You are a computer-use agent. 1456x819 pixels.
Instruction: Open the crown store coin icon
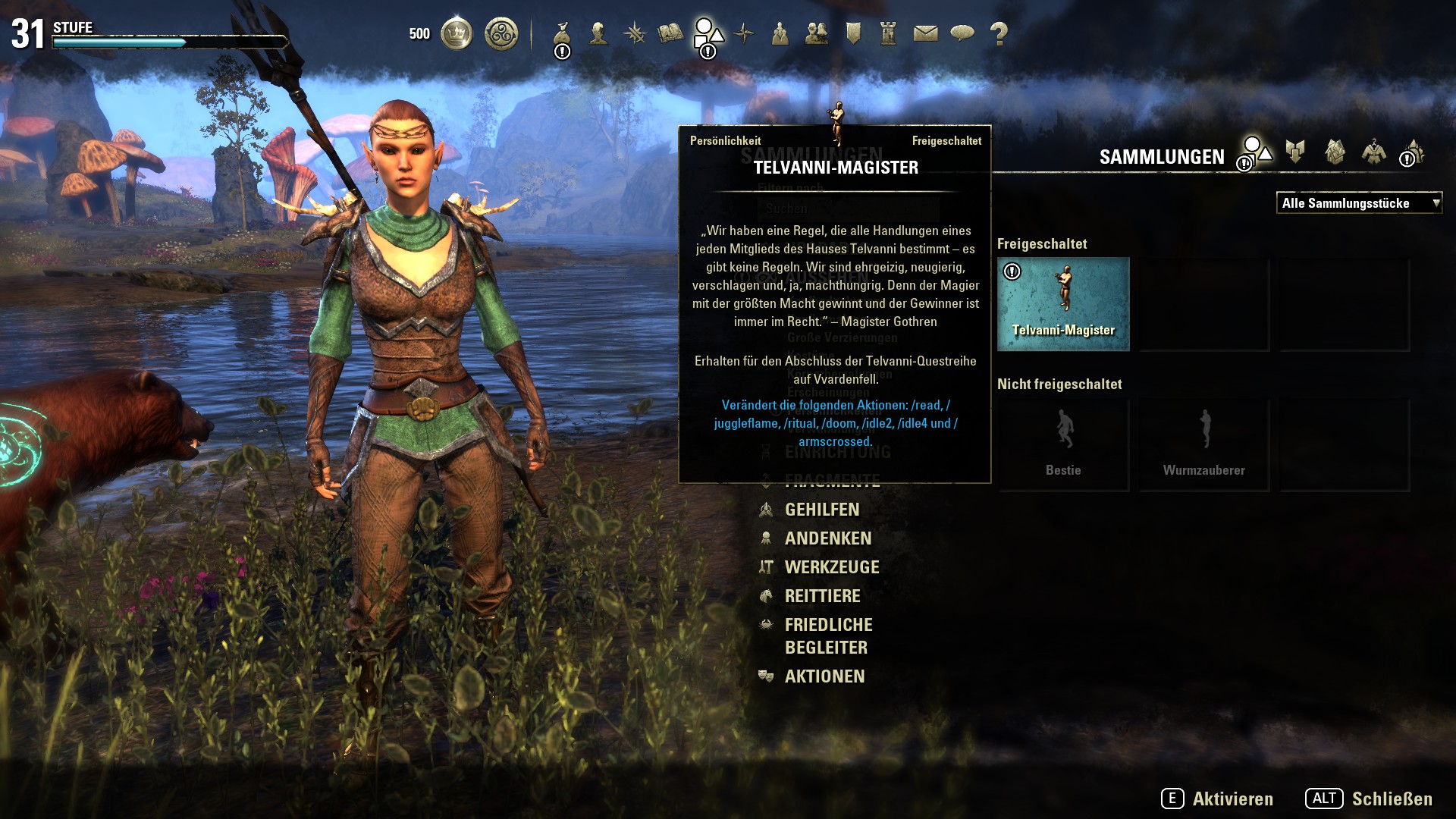[457, 33]
